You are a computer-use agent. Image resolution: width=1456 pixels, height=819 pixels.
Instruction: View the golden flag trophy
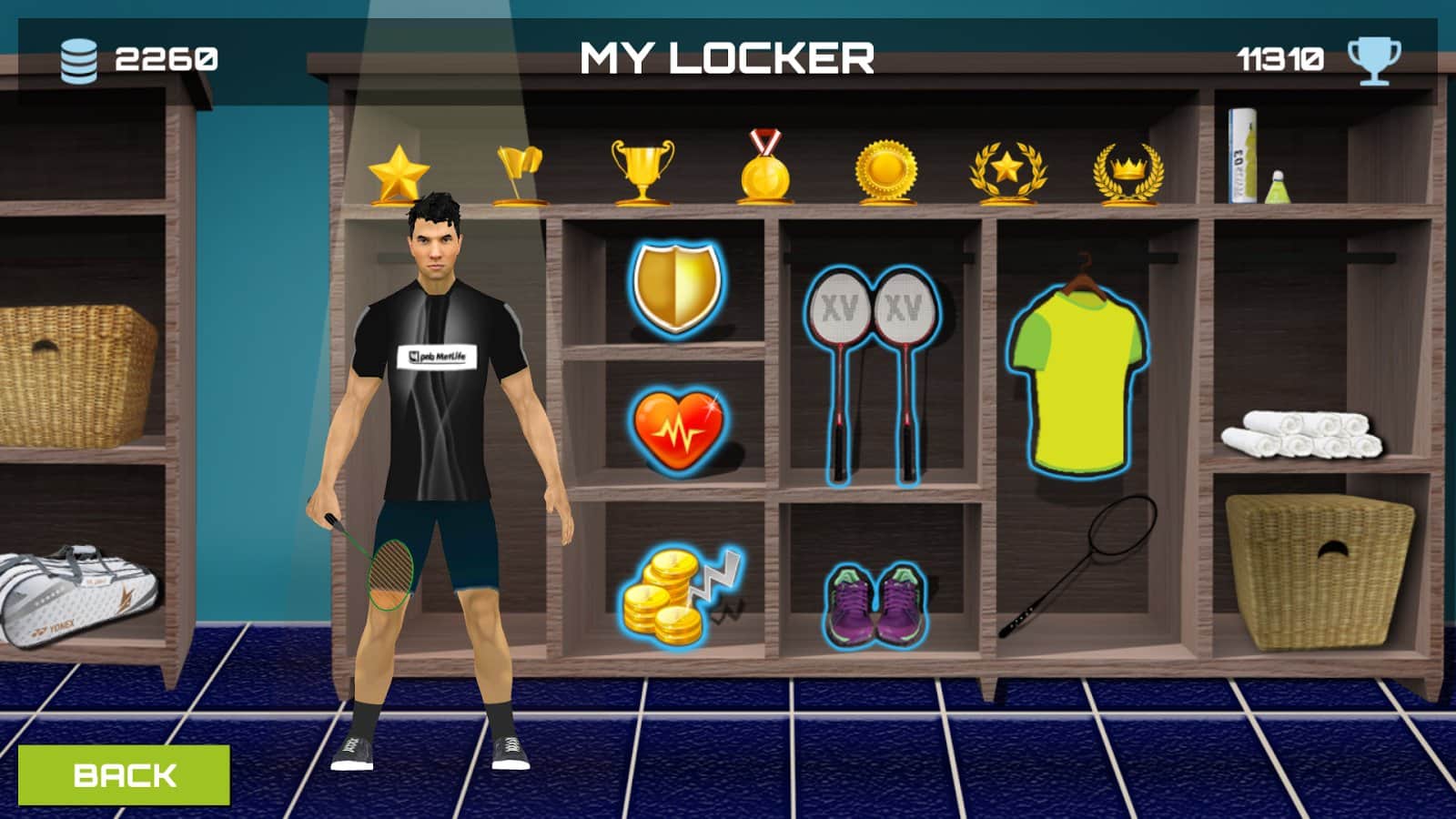[x=520, y=175]
